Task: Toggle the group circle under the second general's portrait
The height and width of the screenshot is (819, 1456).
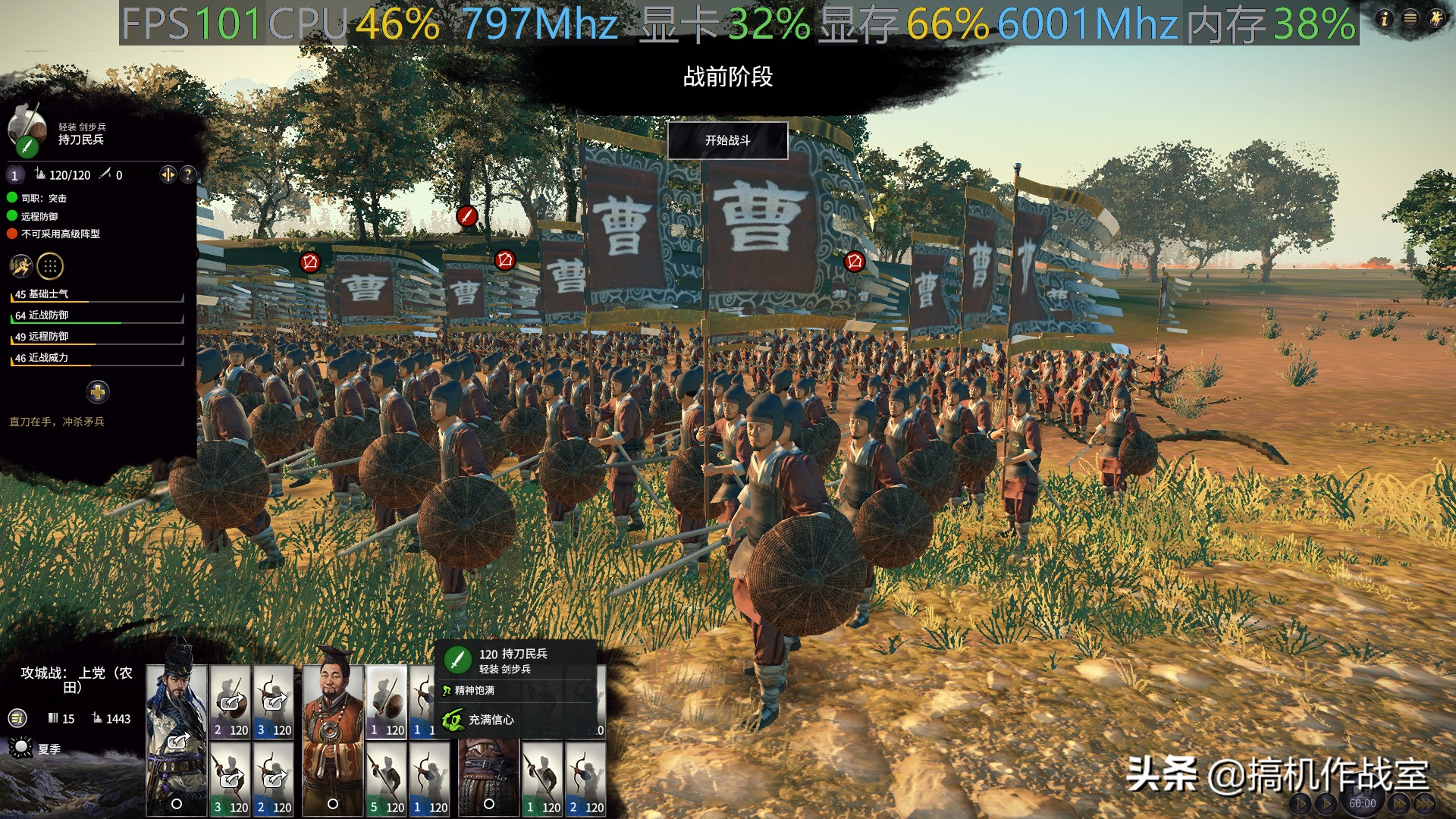Action: tap(331, 804)
